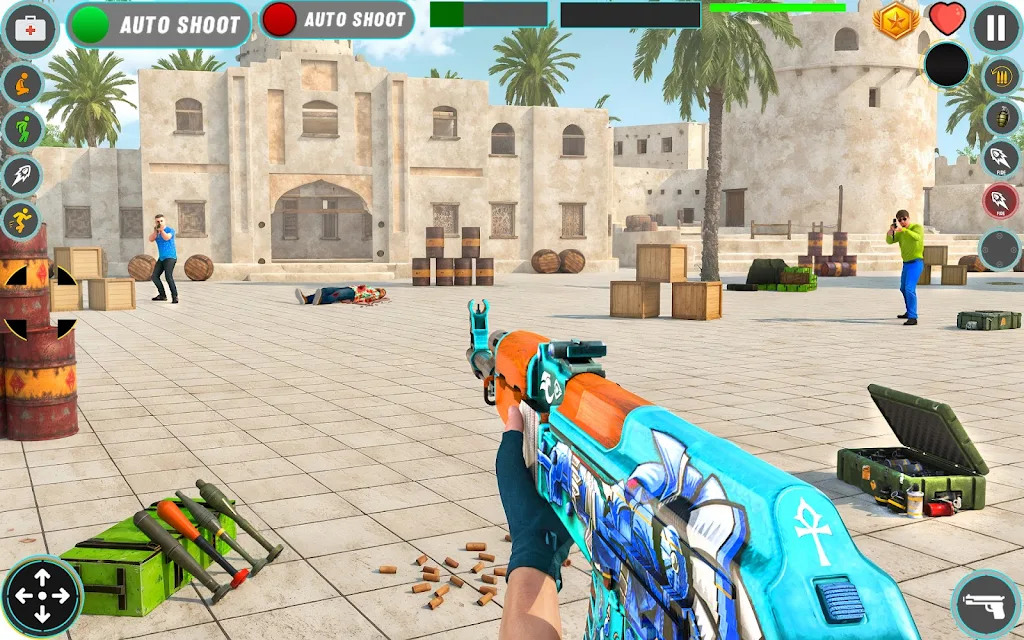Viewport: 1024px width, 640px height.
Task: Fire the red rocket button
Action: point(1000,201)
